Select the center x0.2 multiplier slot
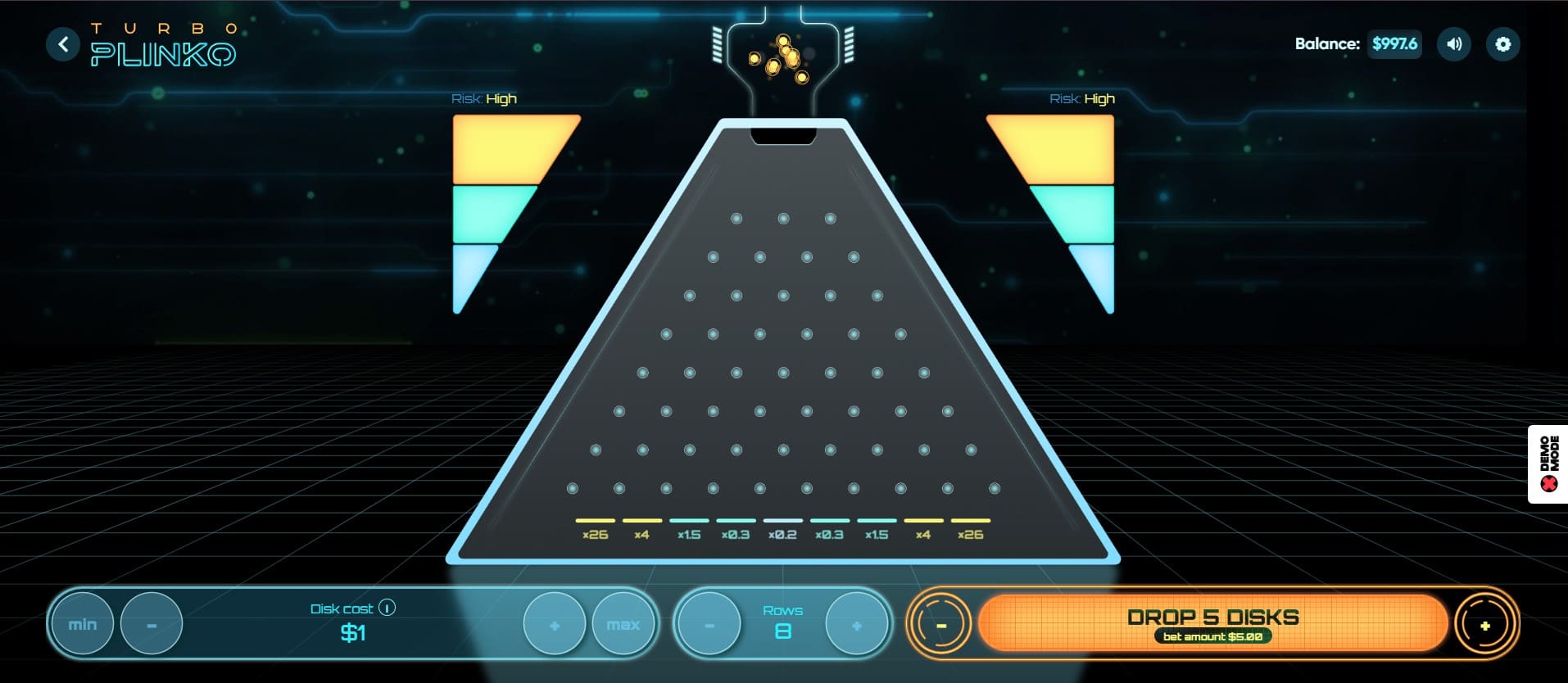This screenshot has height=683, width=1568. tap(782, 527)
